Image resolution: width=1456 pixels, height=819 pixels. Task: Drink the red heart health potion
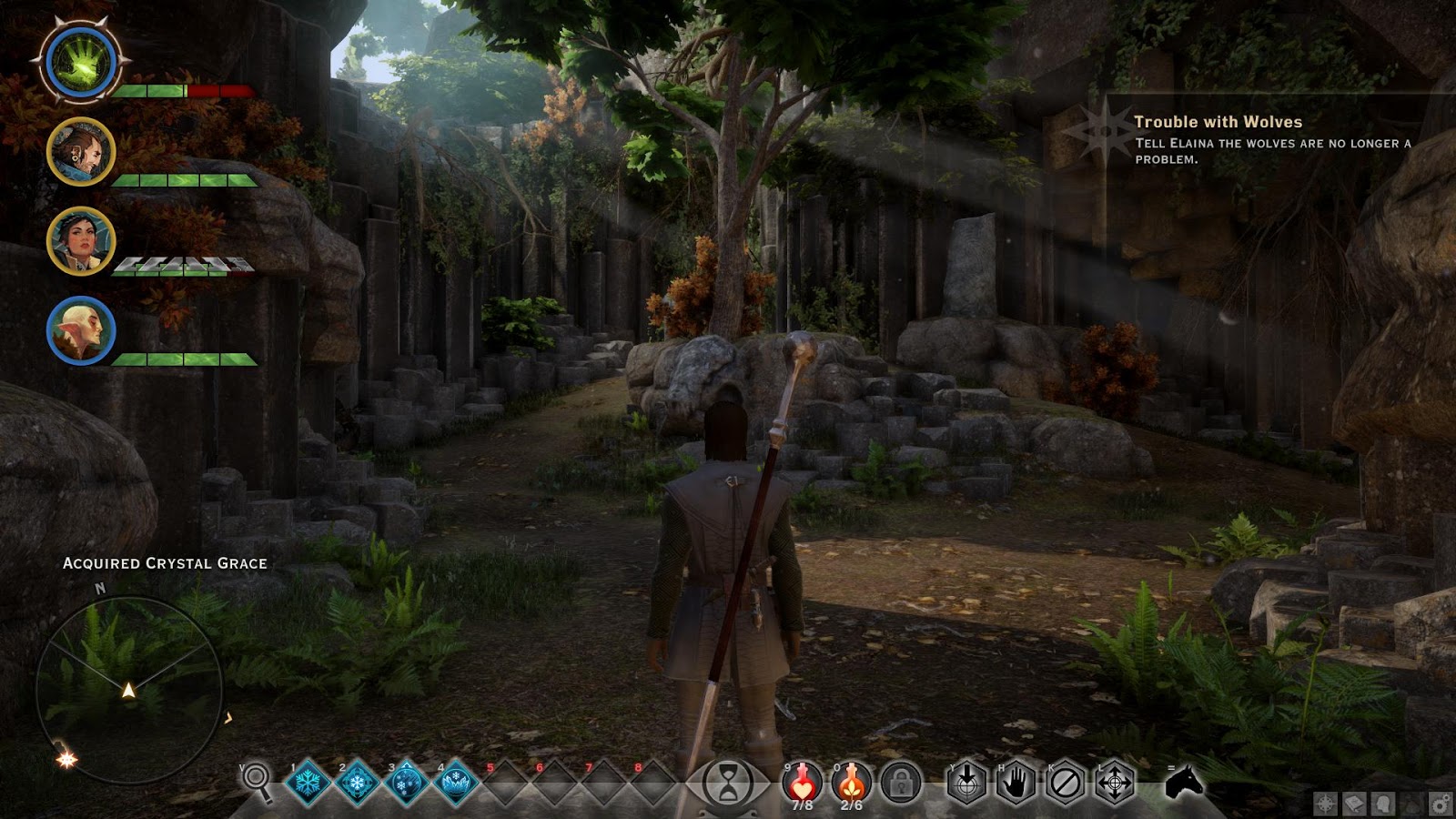pos(802,781)
